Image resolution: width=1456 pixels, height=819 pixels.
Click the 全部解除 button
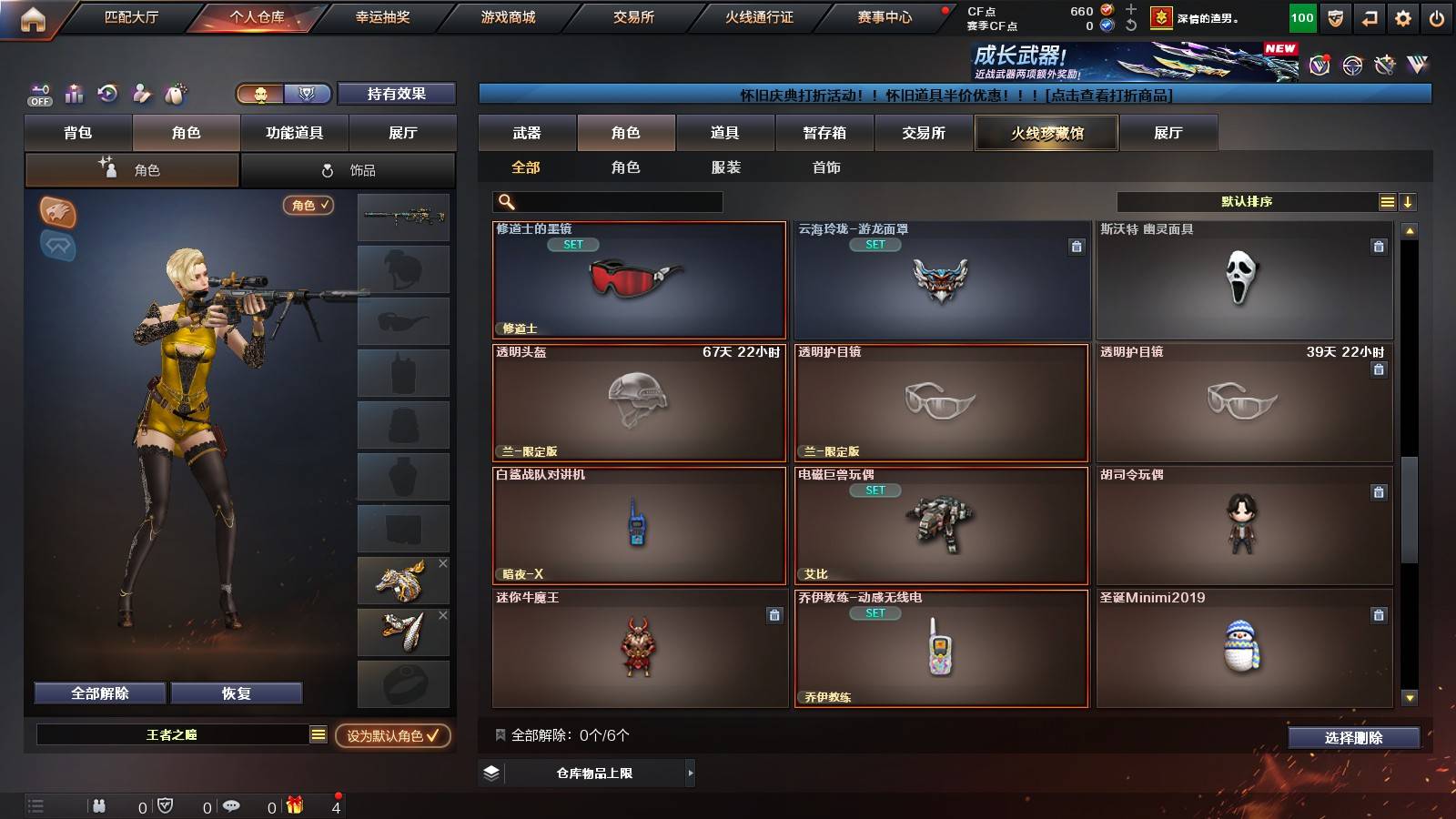[x=98, y=693]
